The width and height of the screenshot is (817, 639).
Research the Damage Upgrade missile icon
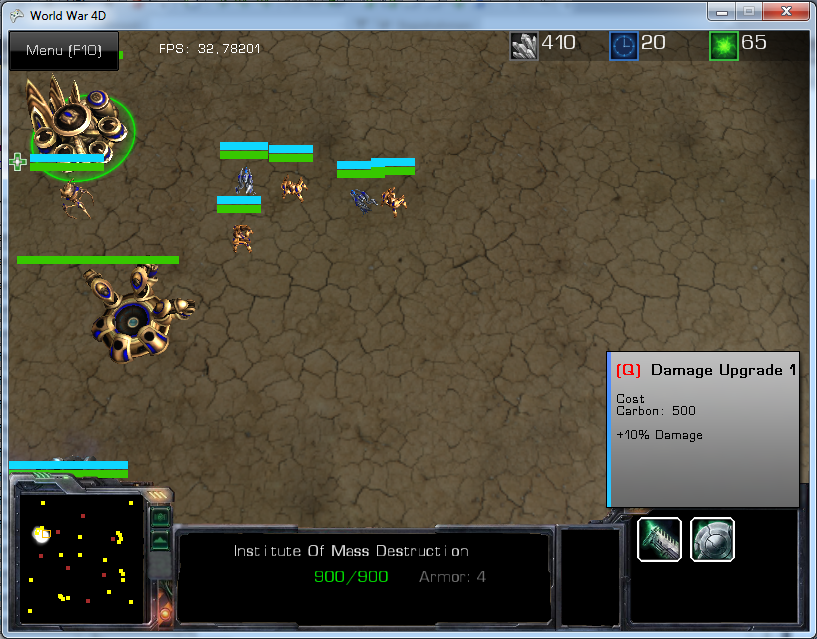(x=660, y=539)
